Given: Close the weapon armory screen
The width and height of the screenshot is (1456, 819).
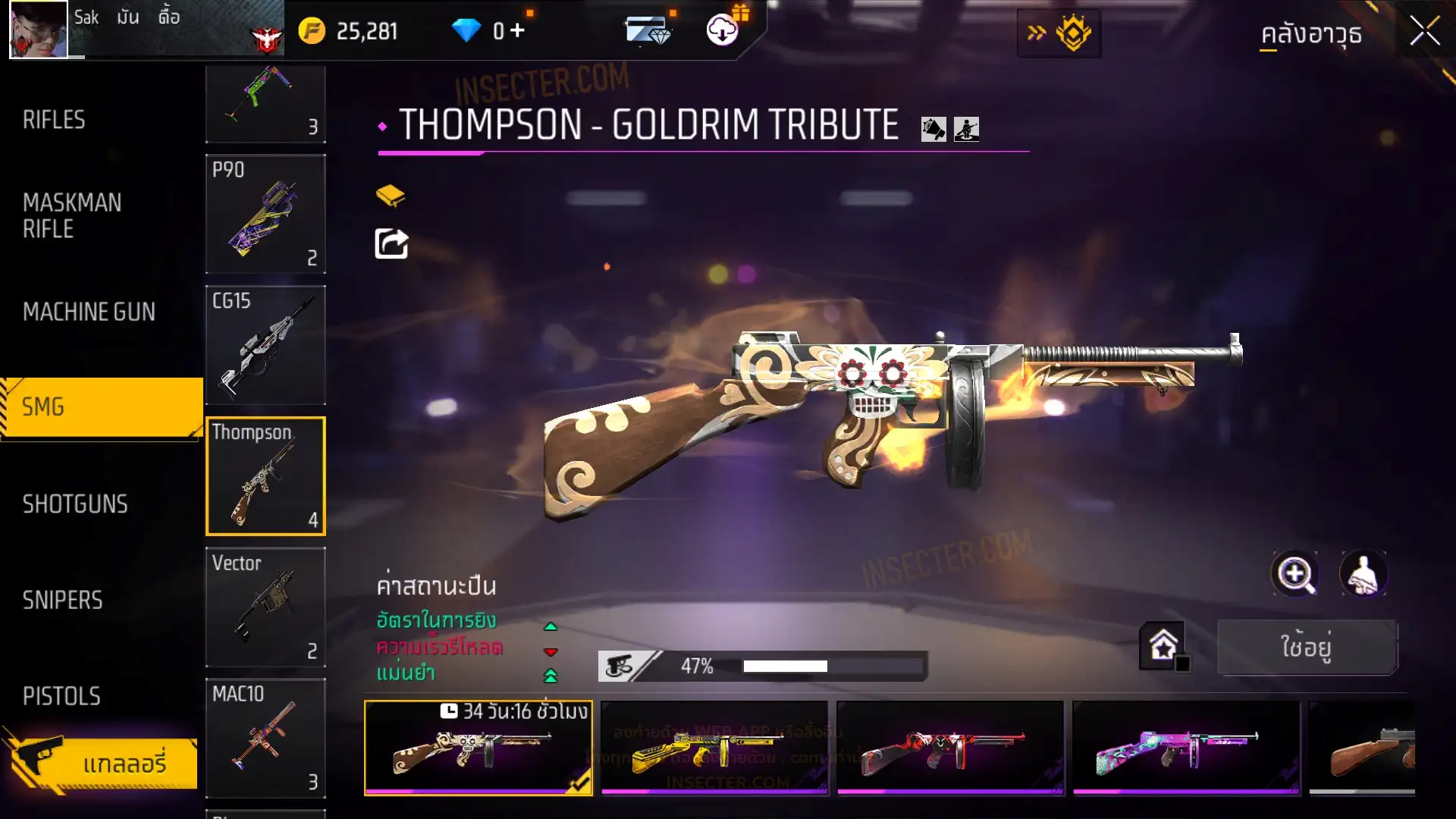Looking at the screenshot, I should coord(1424,32).
